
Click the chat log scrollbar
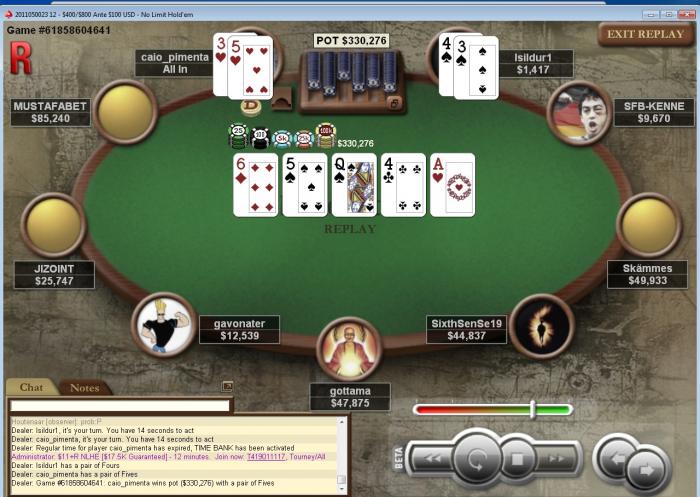[x=342, y=450]
